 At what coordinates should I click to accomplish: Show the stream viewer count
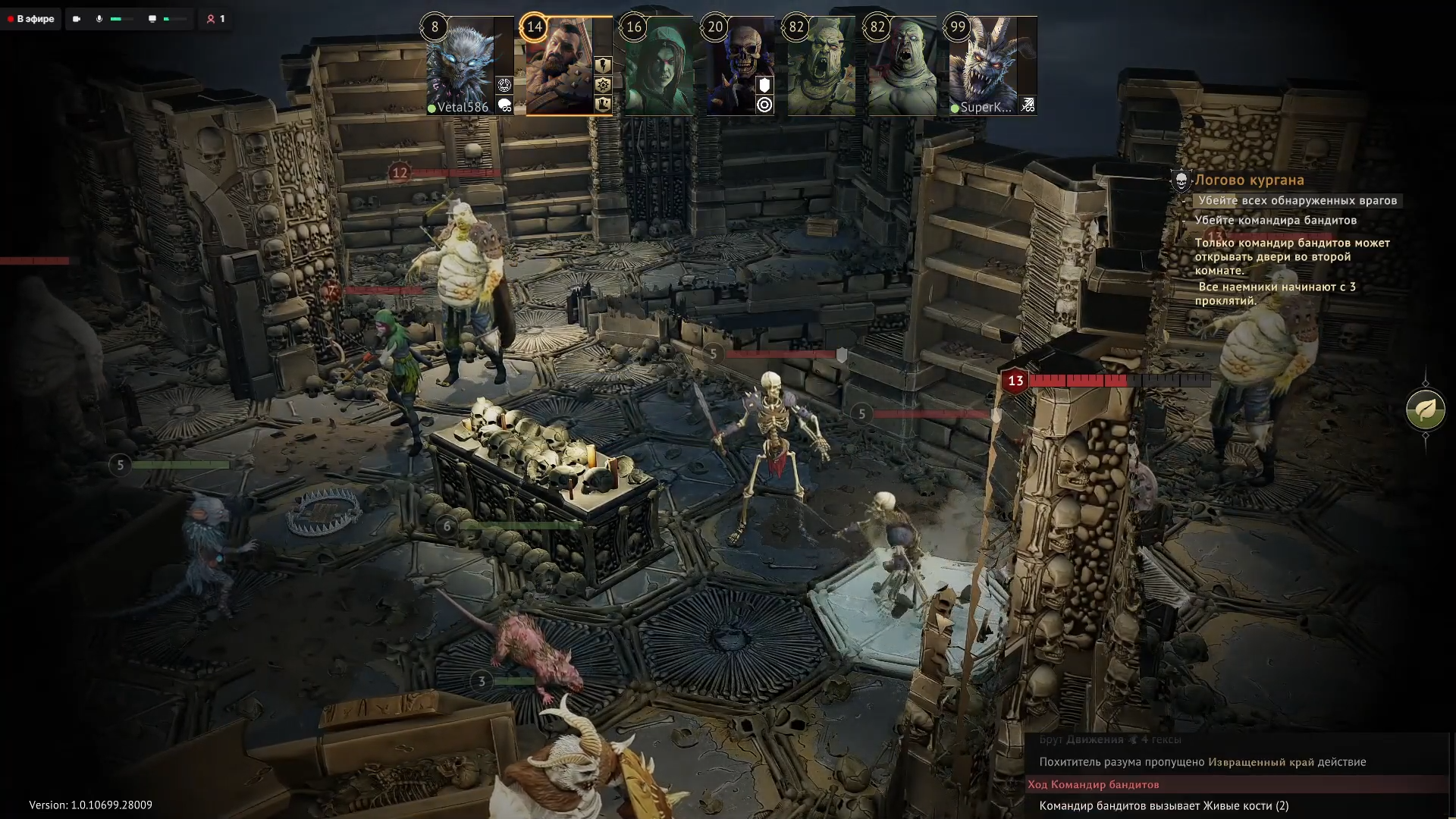click(215, 19)
